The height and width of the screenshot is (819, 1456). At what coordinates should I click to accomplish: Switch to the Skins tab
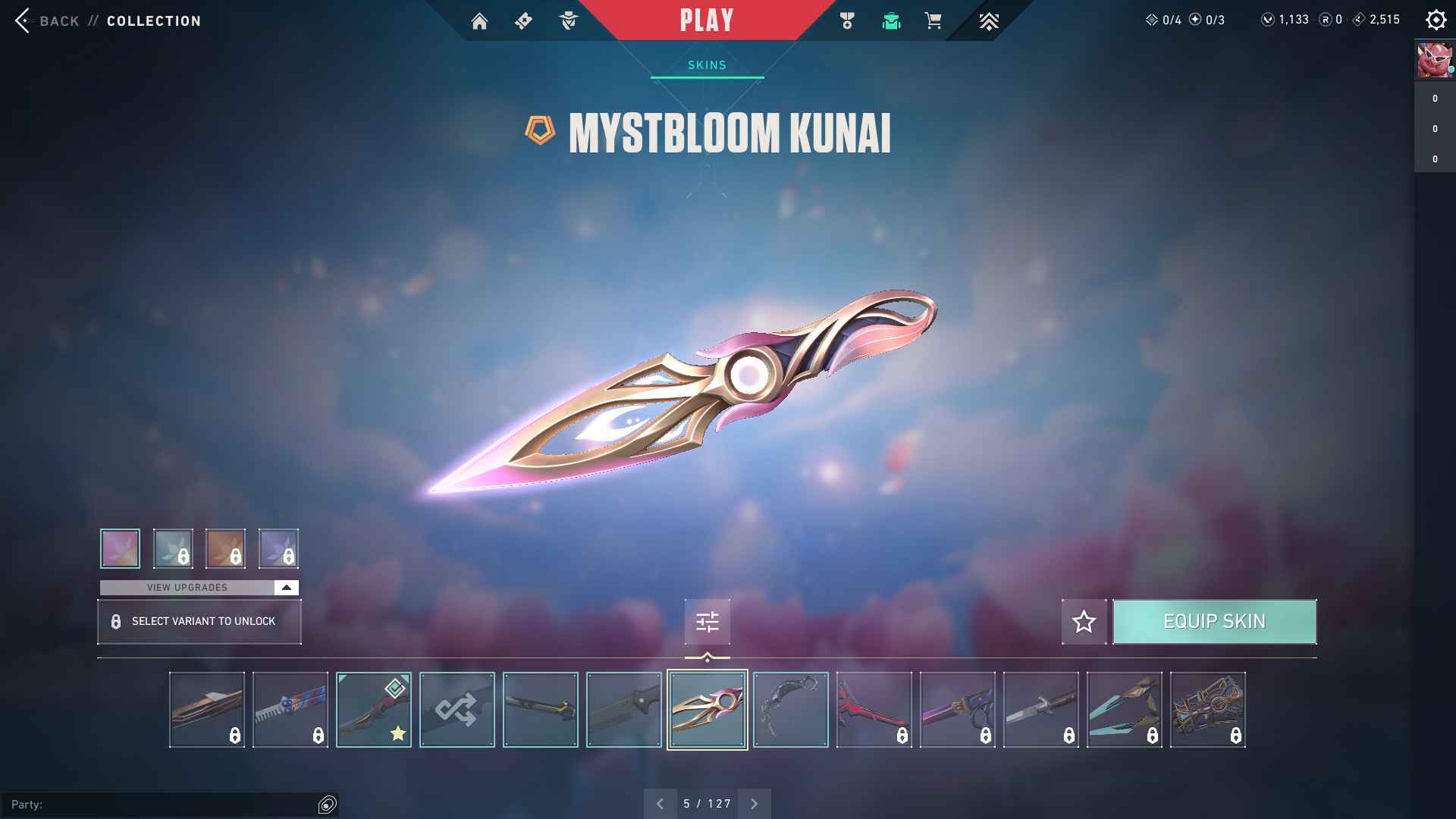pyautogui.click(x=707, y=65)
